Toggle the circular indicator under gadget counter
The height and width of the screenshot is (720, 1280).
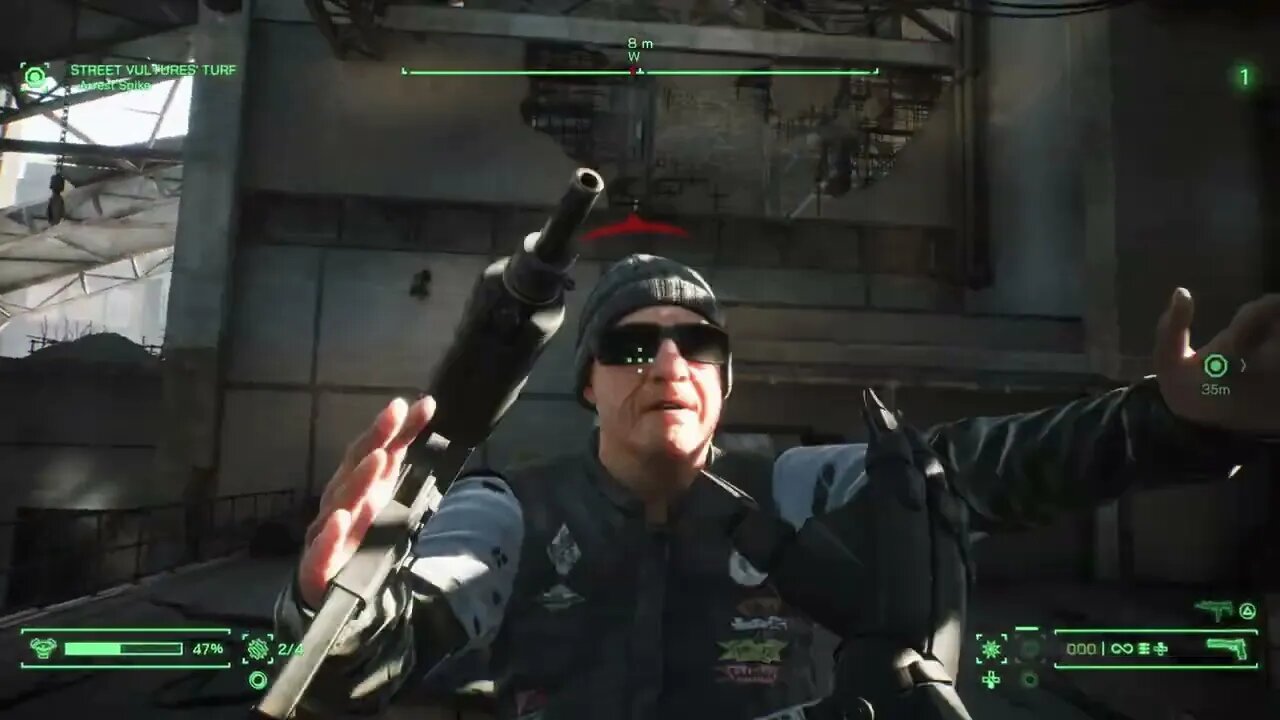(258, 681)
